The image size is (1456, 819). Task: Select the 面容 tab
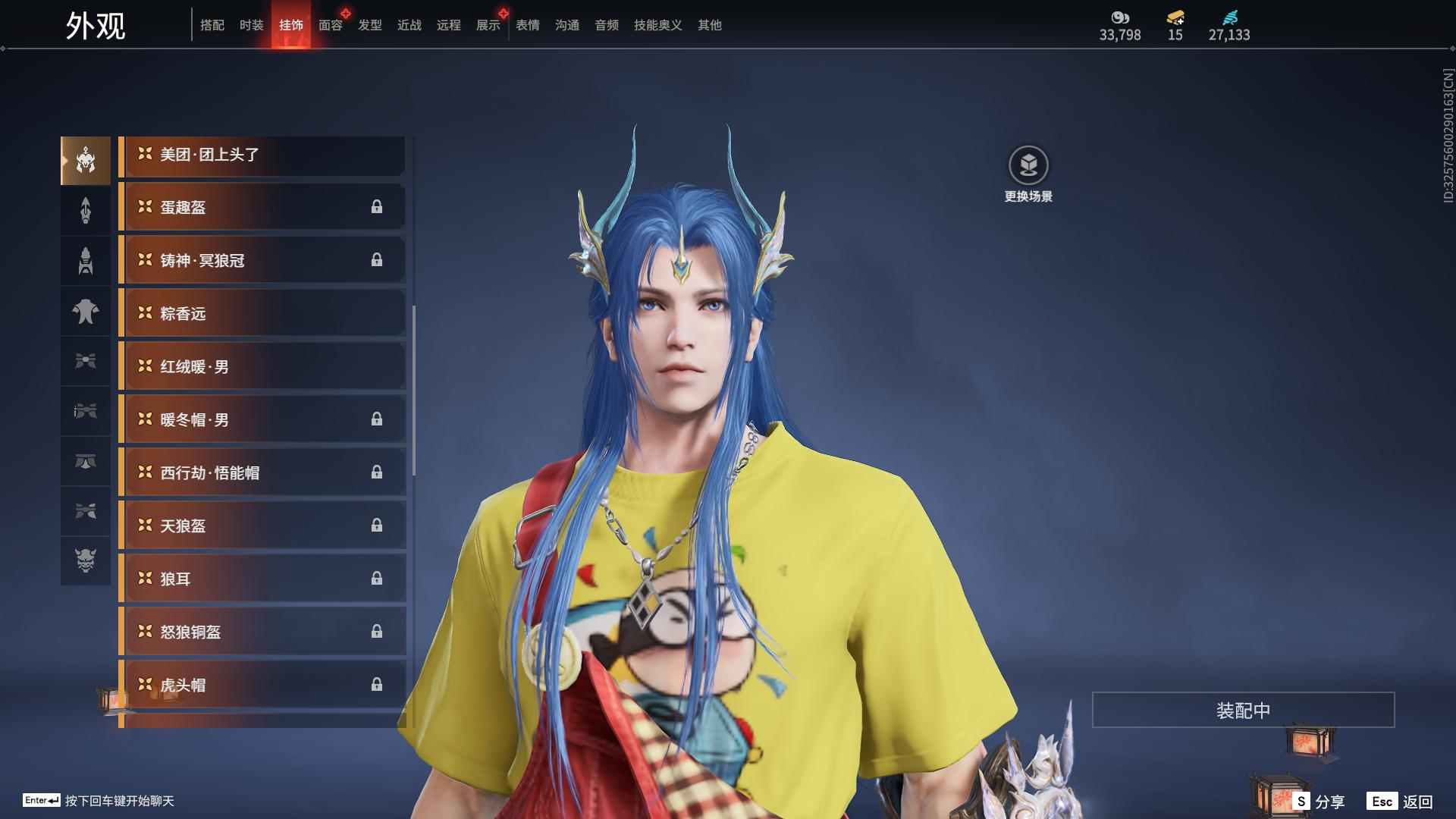pos(331,25)
